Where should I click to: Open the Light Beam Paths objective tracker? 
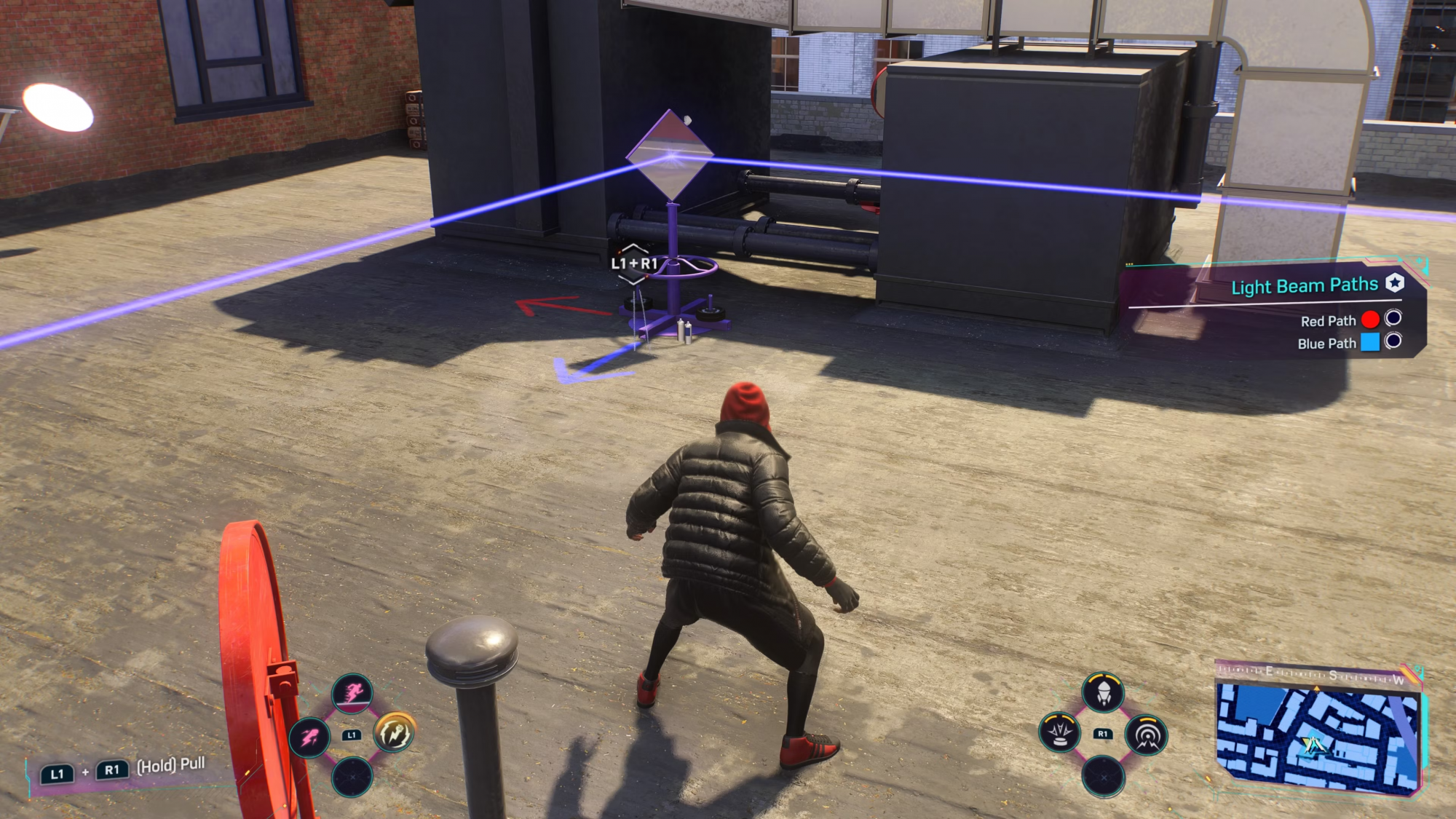tap(1305, 285)
